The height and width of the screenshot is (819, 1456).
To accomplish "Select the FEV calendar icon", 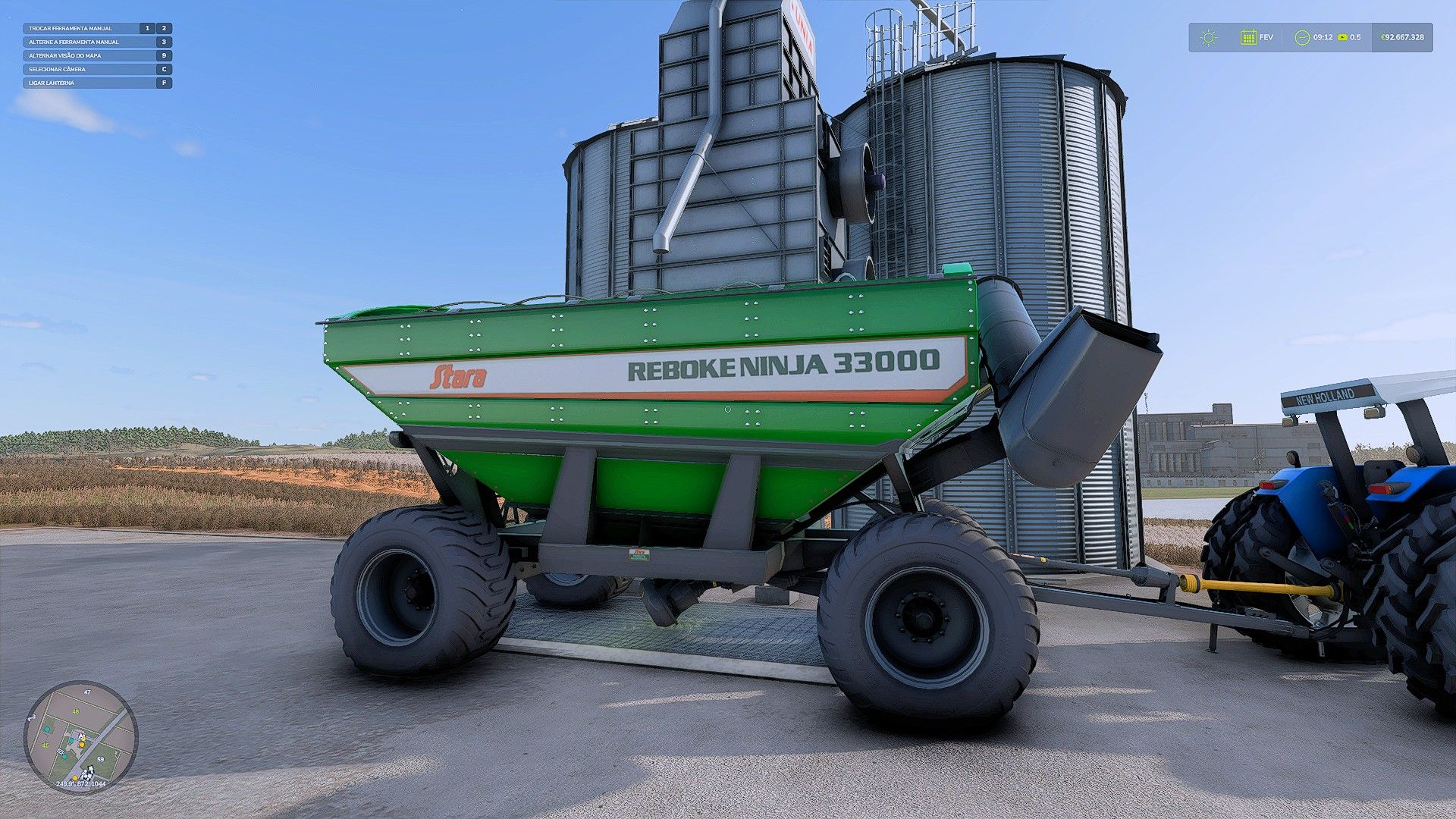I will pos(1248,37).
